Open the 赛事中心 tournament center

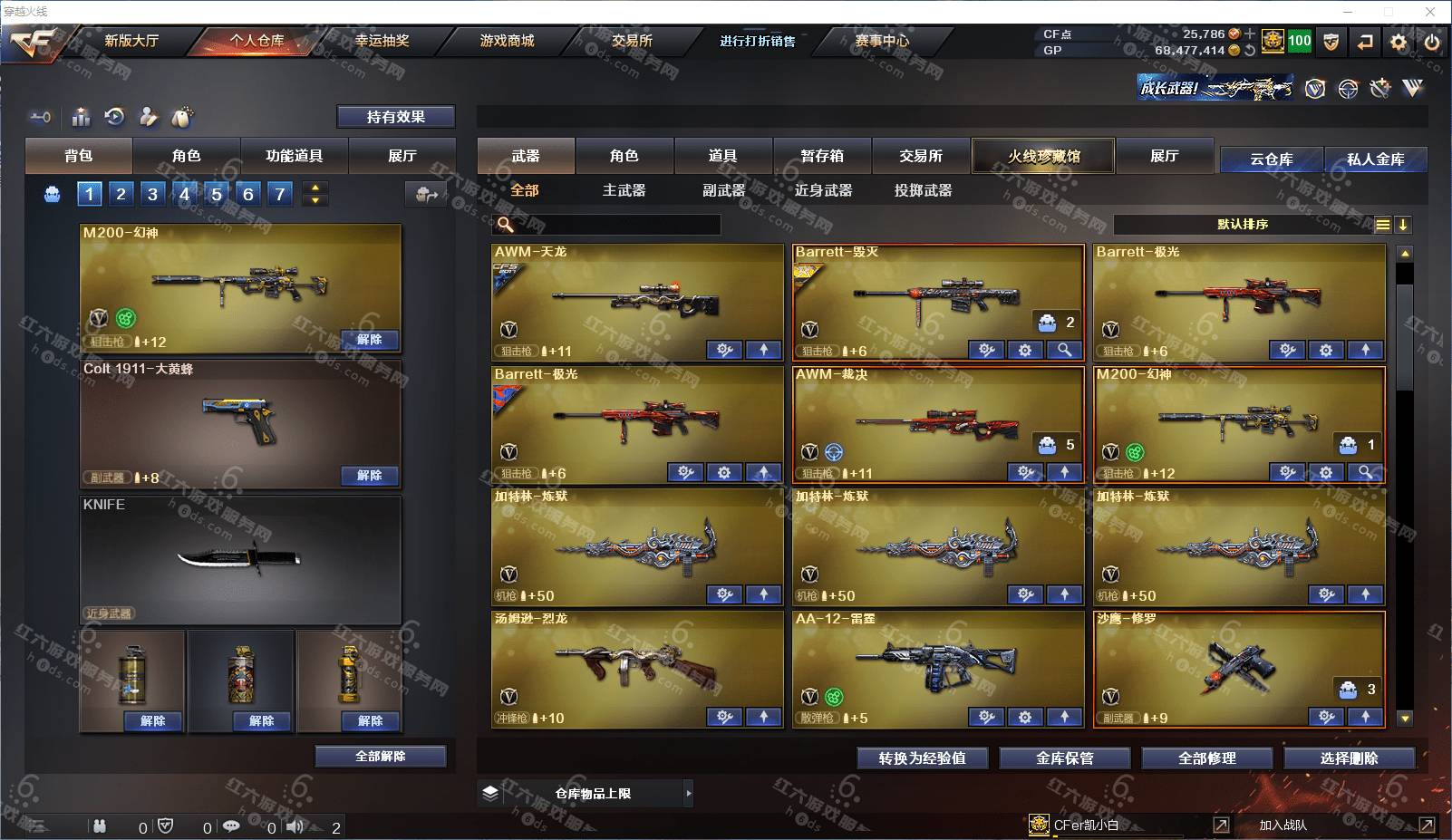pos(881,41)
